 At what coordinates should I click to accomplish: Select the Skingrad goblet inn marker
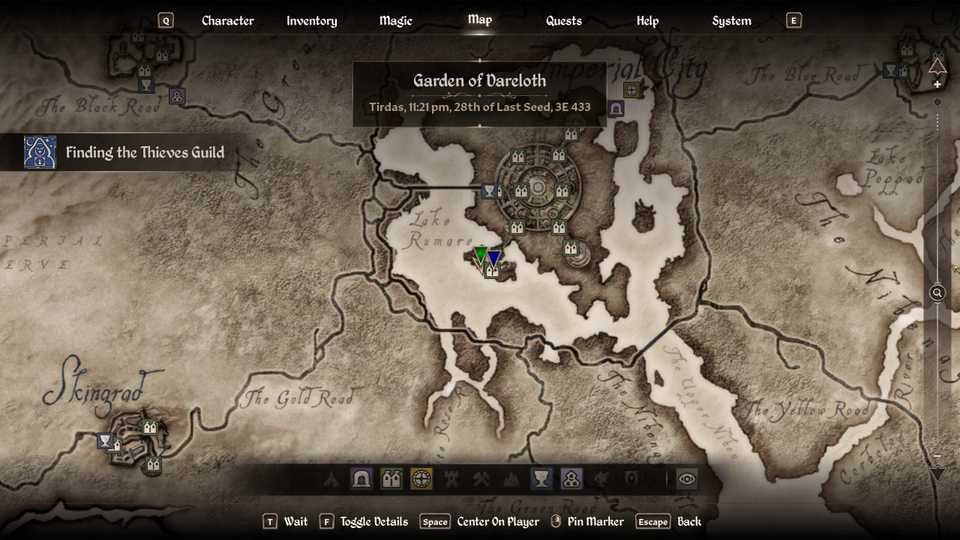click(x=105, y=441)
